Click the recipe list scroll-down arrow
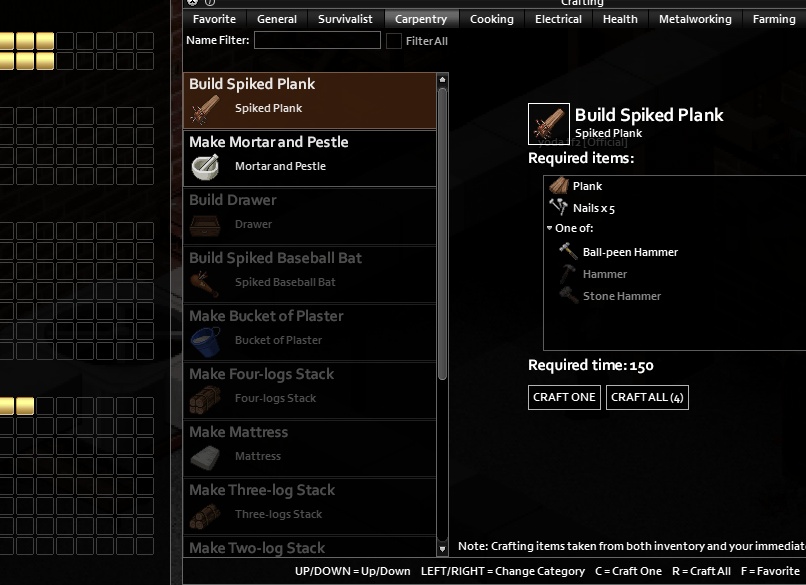The width and height of the screenshot is (806, 585). pos(443,549)
